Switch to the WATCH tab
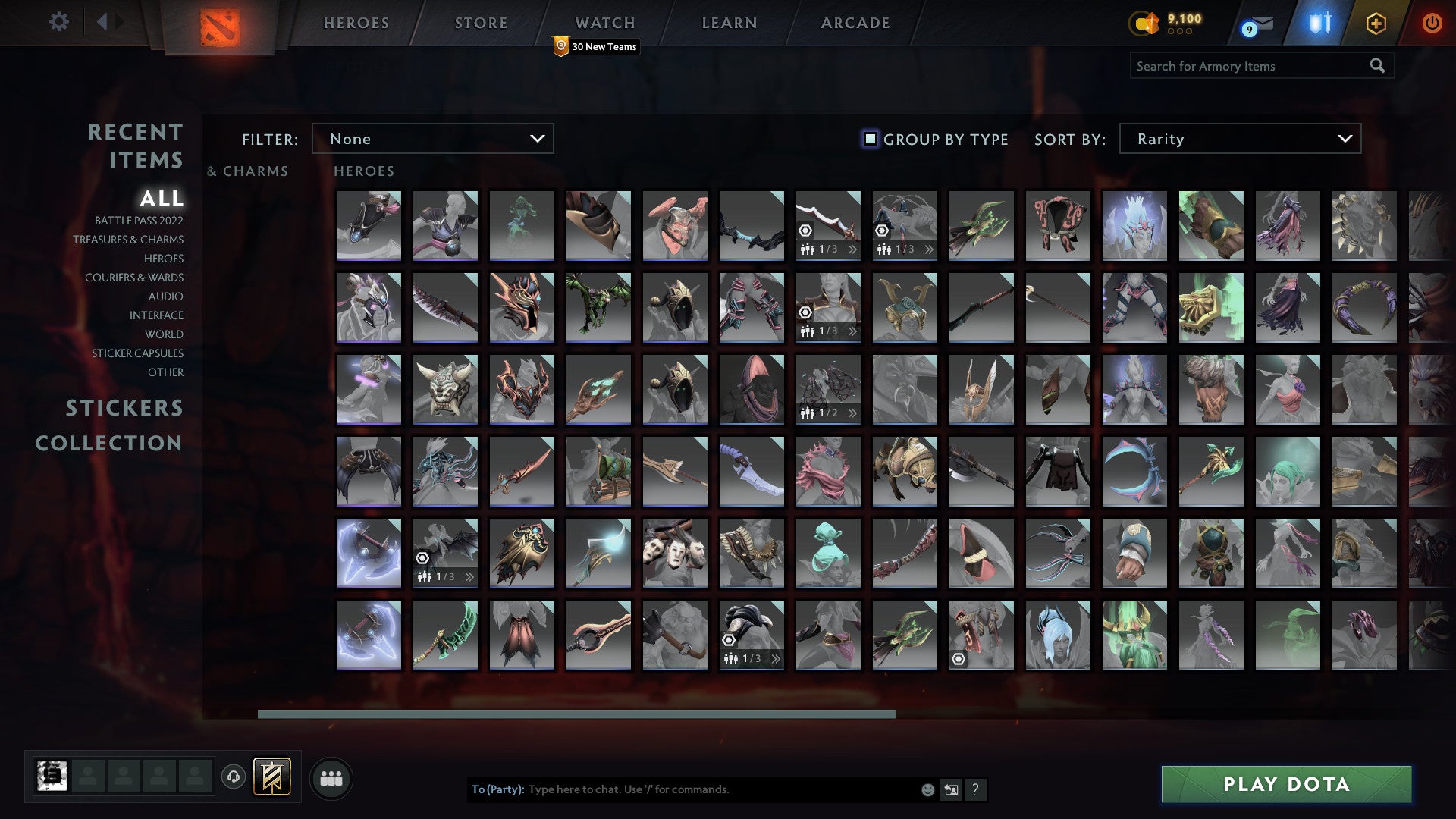 [x=604, y=23]
